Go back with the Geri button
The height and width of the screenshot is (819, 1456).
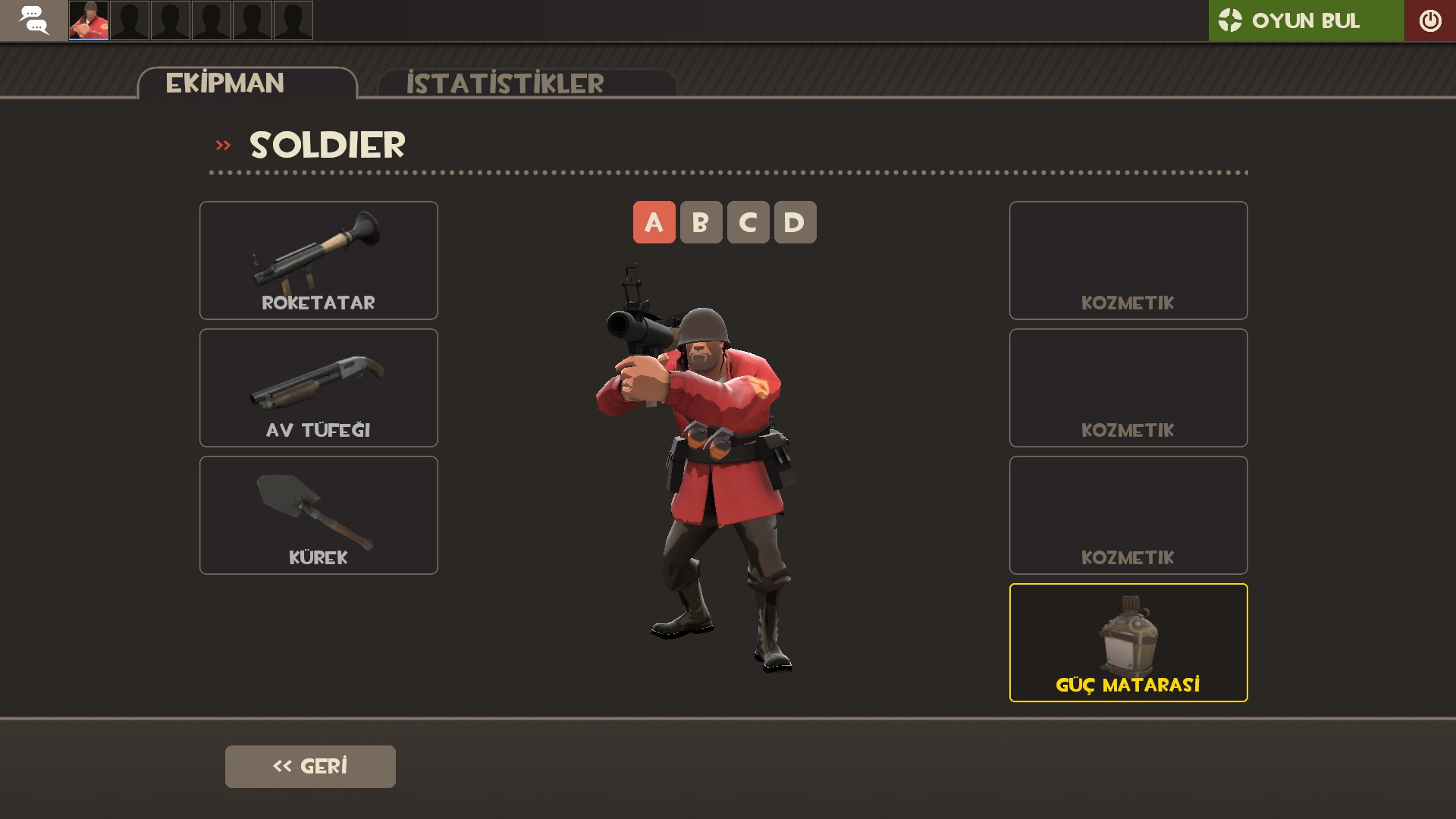tap(309, 766)
